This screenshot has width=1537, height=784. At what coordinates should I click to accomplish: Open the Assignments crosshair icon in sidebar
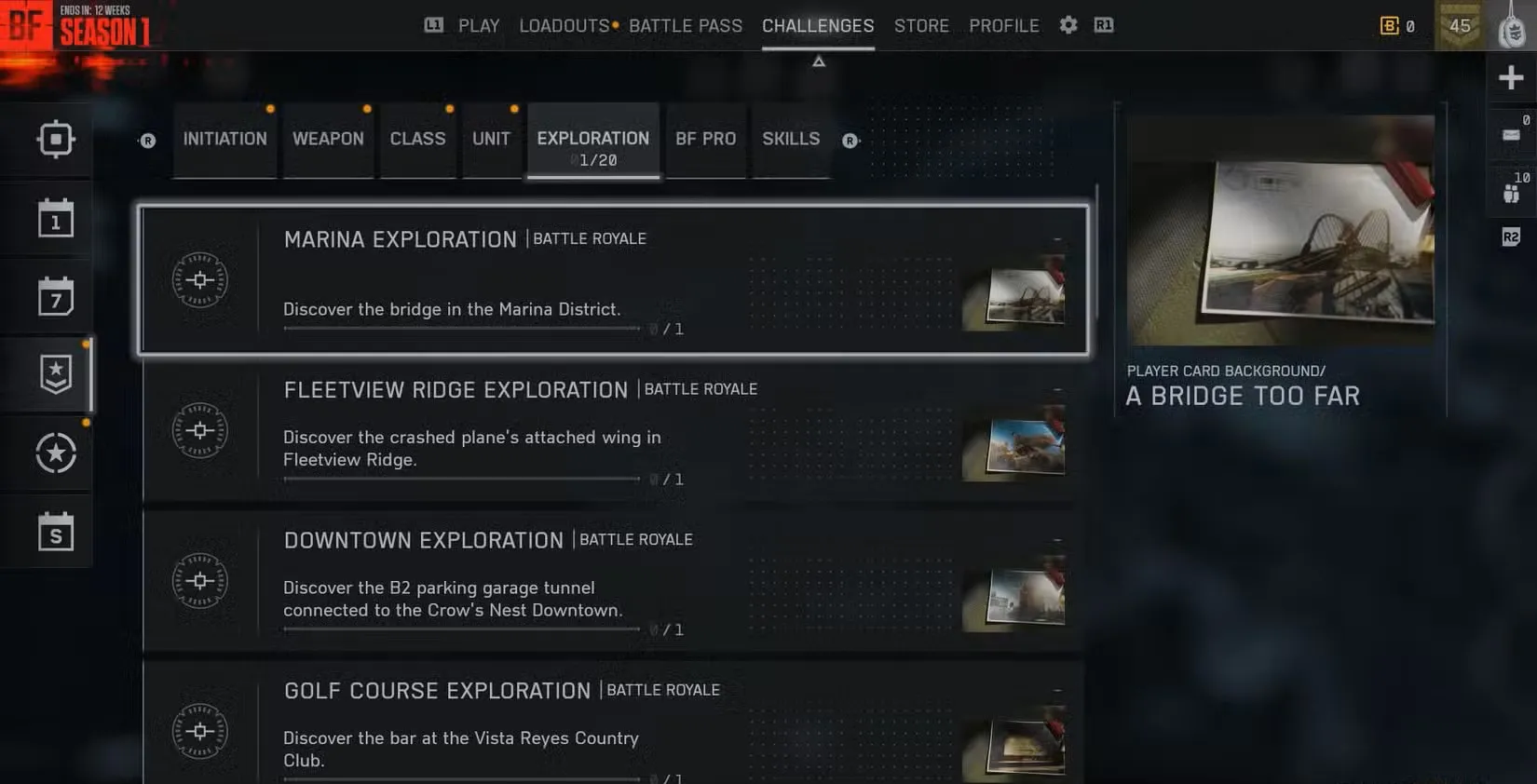click(56, 138)
